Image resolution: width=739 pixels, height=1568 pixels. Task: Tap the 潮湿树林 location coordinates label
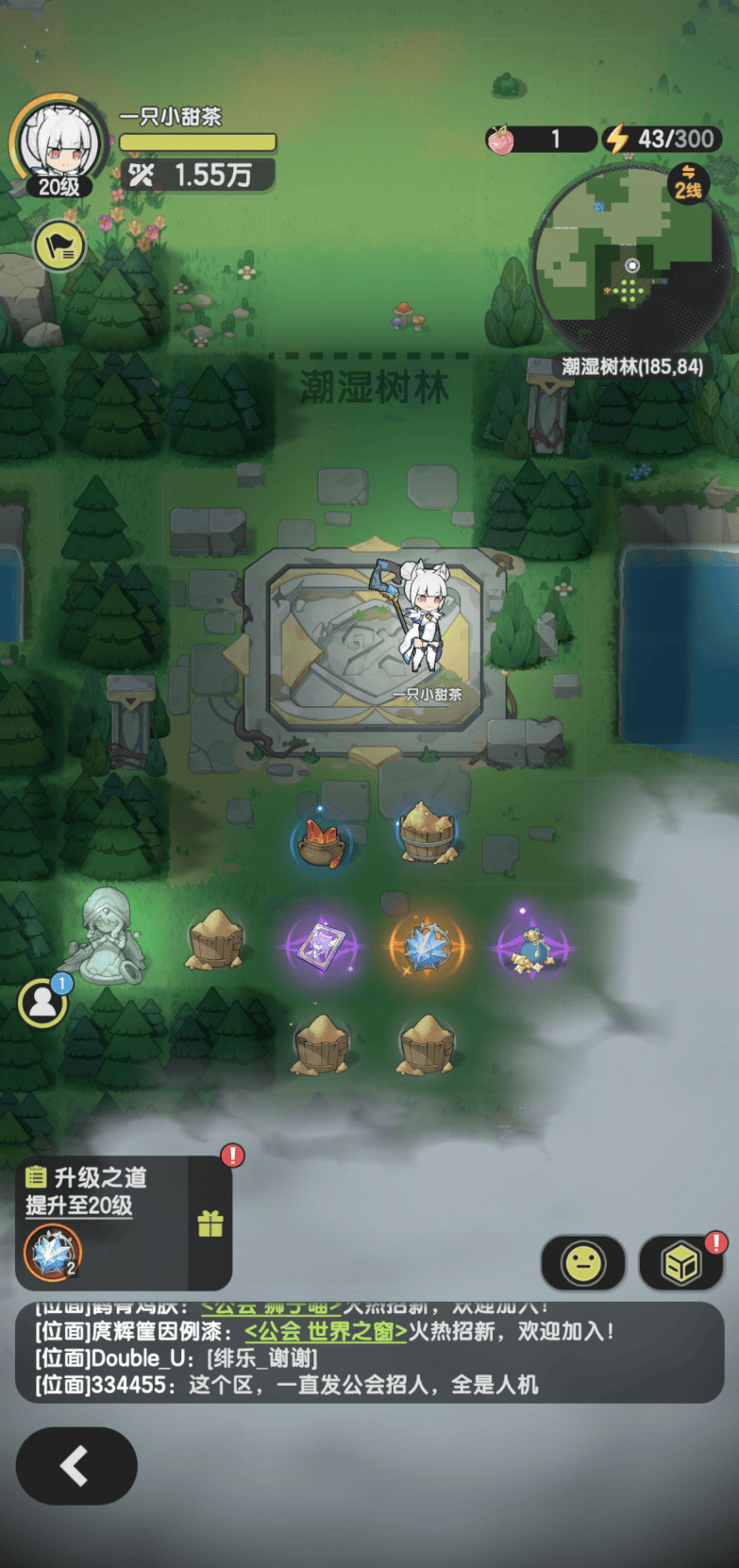[x=631, y=366]
